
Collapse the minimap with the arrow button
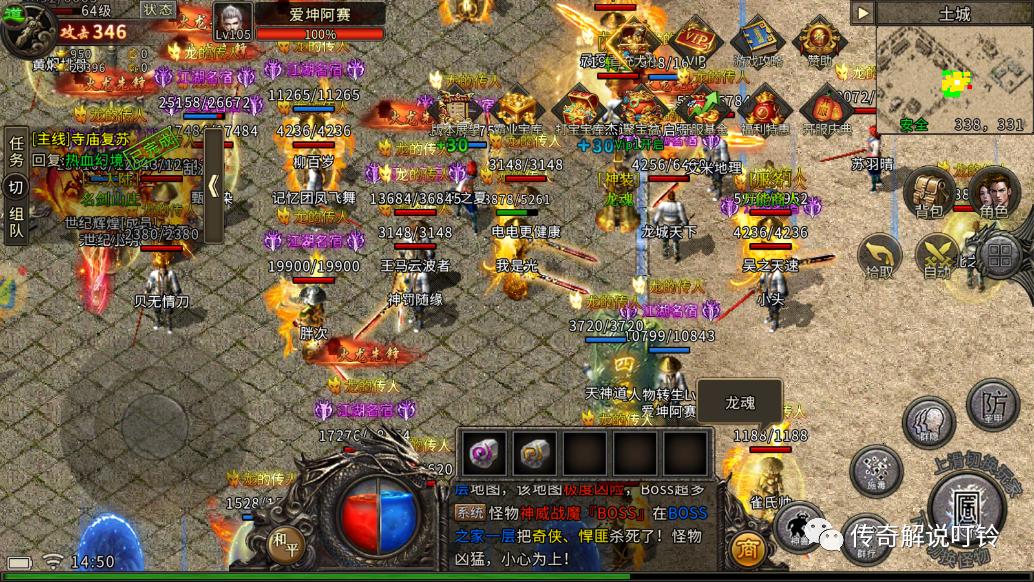pyautogui.click(x=862, y=12)
